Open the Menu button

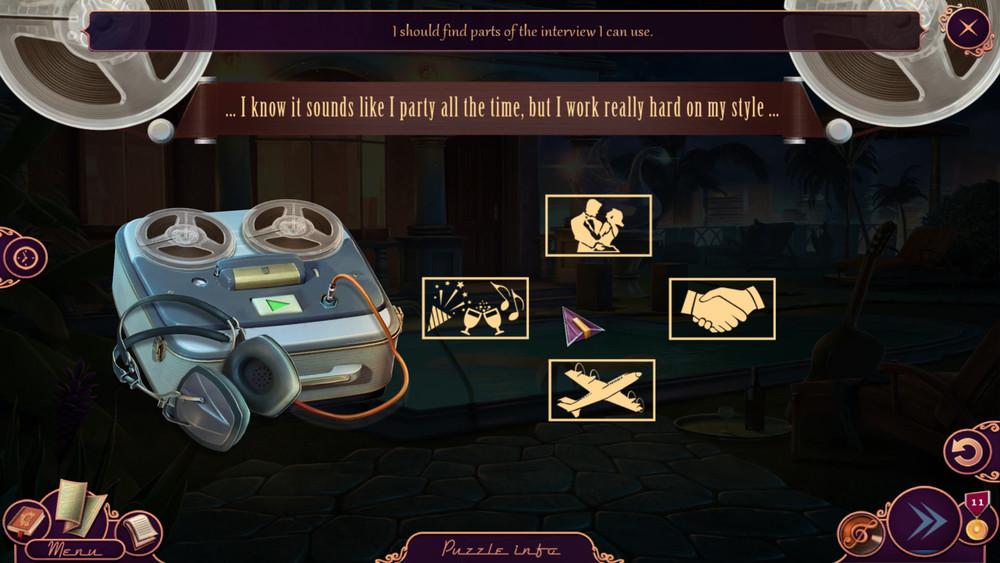(x=74, y=549)
